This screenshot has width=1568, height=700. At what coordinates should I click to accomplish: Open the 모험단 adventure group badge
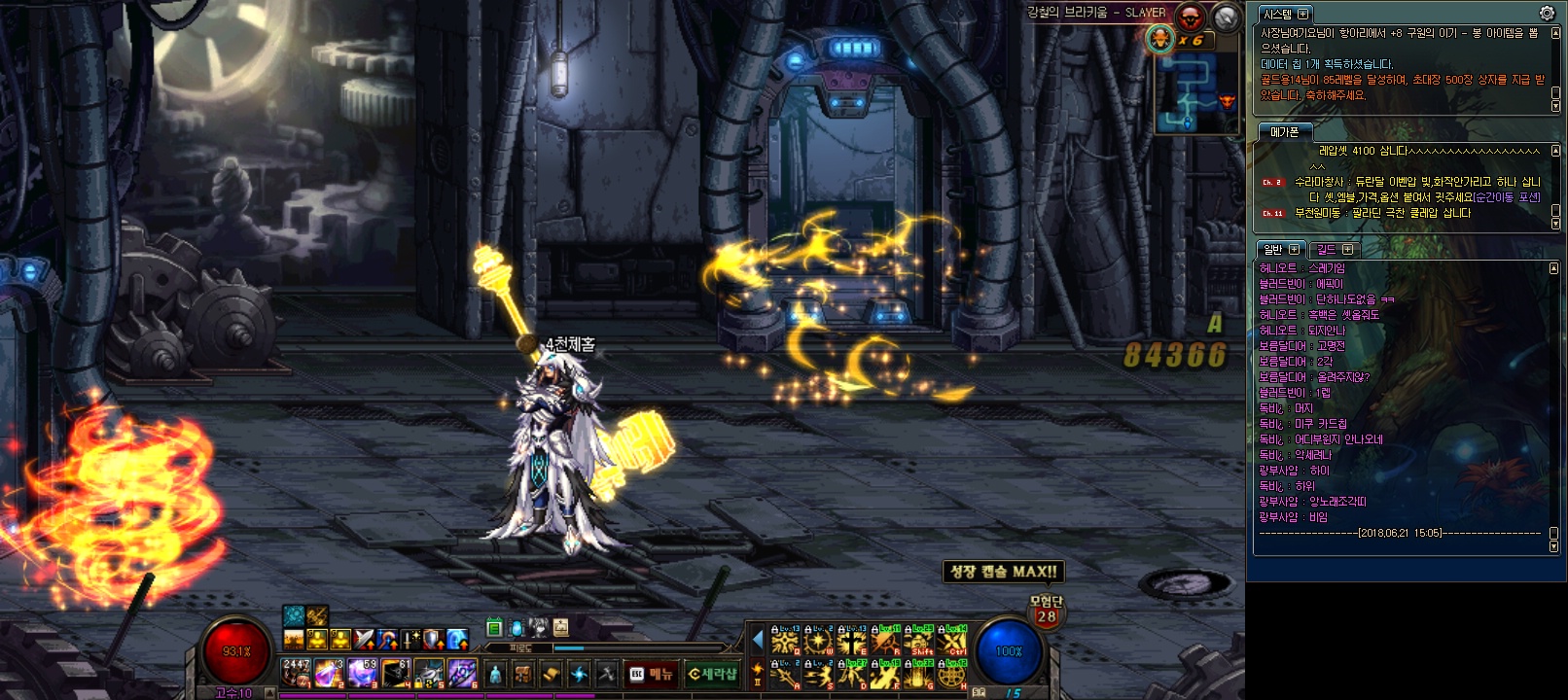1046,611
